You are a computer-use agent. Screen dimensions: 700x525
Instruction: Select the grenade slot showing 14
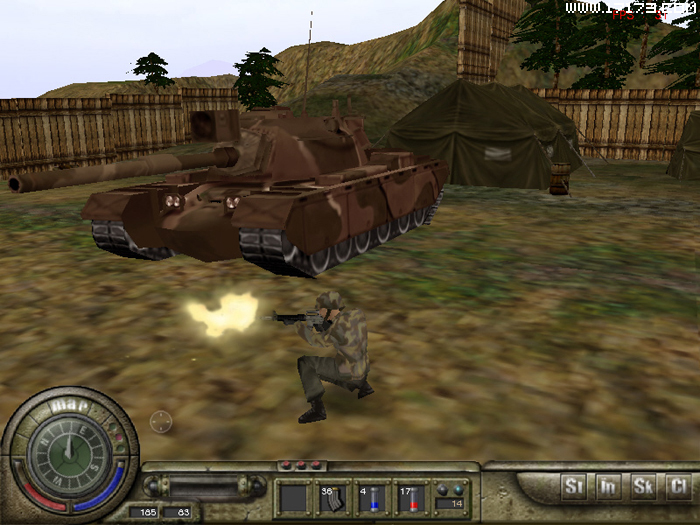coord(451,498)
